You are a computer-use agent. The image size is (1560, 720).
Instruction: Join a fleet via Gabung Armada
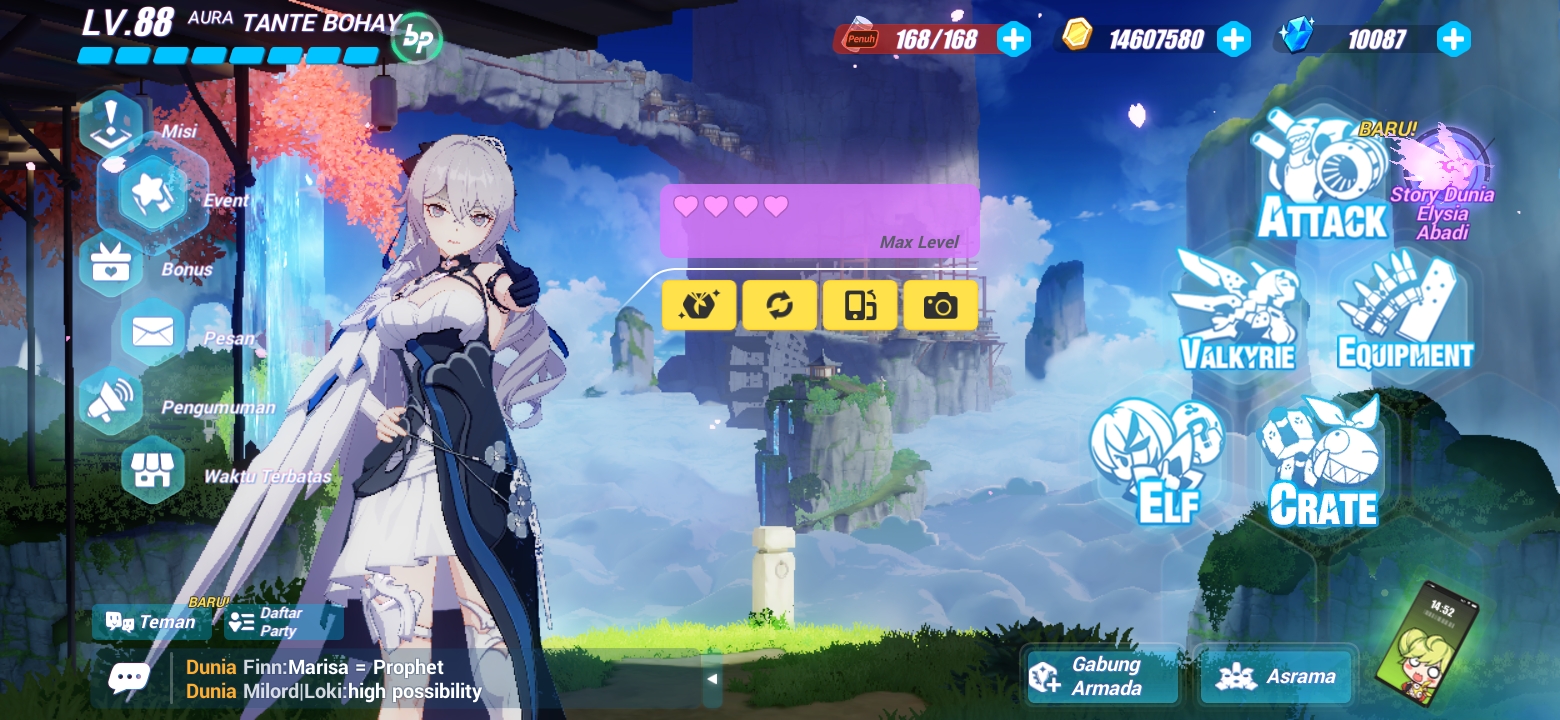click(1100, 676)
